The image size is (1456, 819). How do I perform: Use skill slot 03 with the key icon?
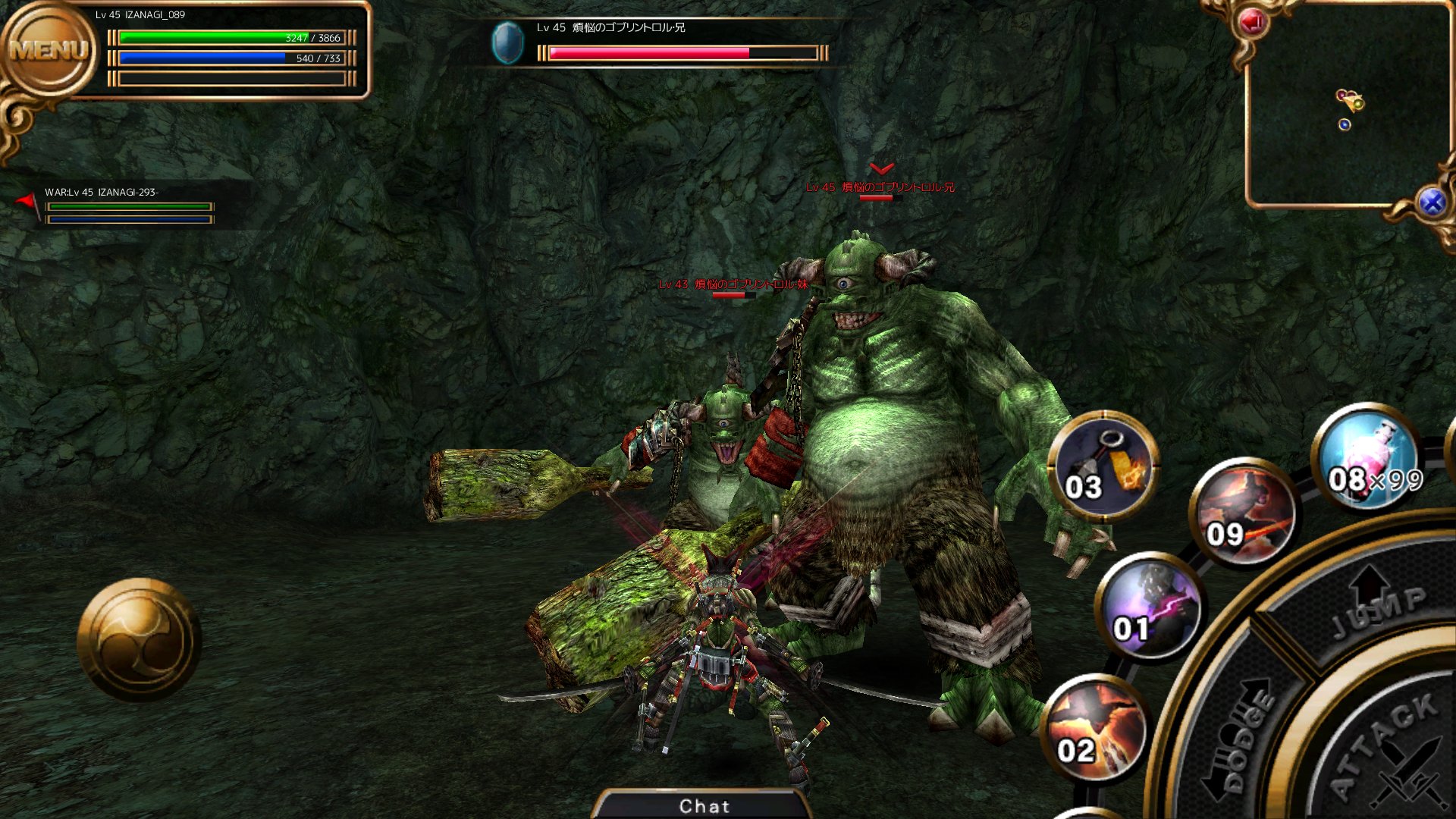(1103, 466)
